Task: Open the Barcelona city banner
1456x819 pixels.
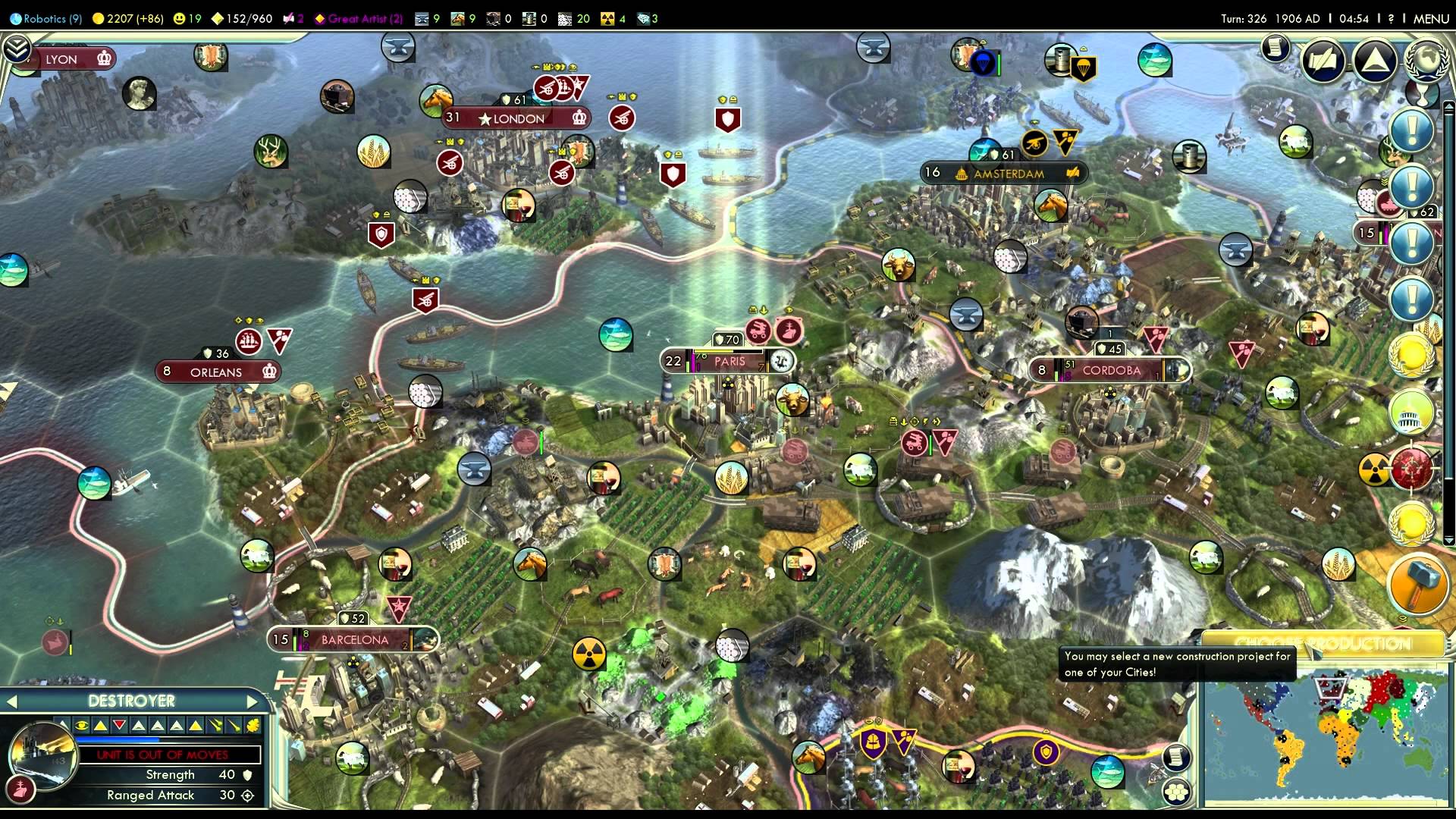Action: (x=354, y=640)
